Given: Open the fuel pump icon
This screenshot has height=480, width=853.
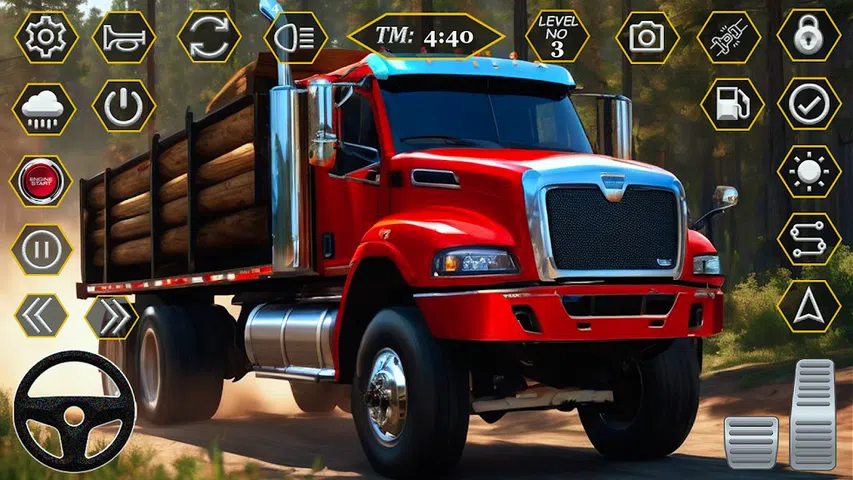Looking at the screenshot, I should 731,104.
